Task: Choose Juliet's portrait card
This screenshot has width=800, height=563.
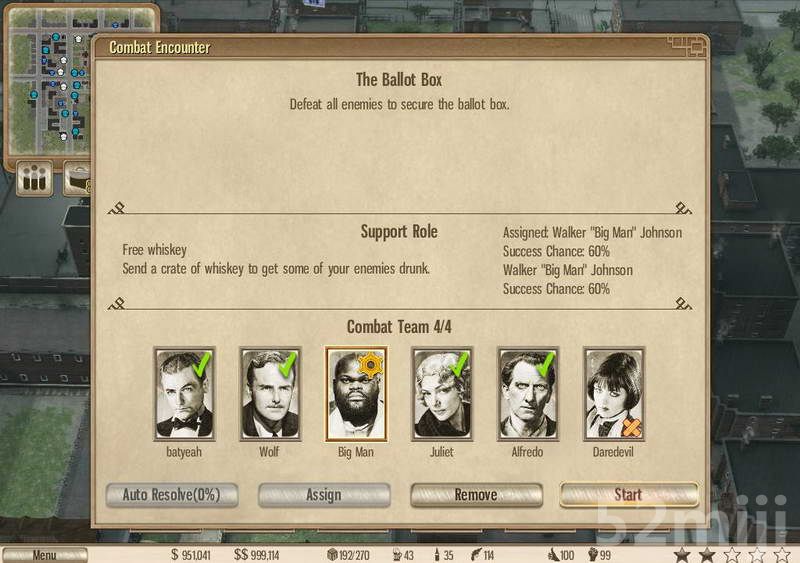Action: (442, 394)
